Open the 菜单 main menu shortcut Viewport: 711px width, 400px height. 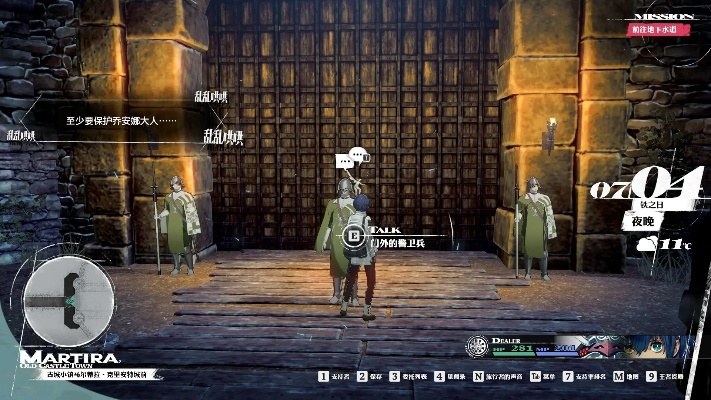click(542, 377)
